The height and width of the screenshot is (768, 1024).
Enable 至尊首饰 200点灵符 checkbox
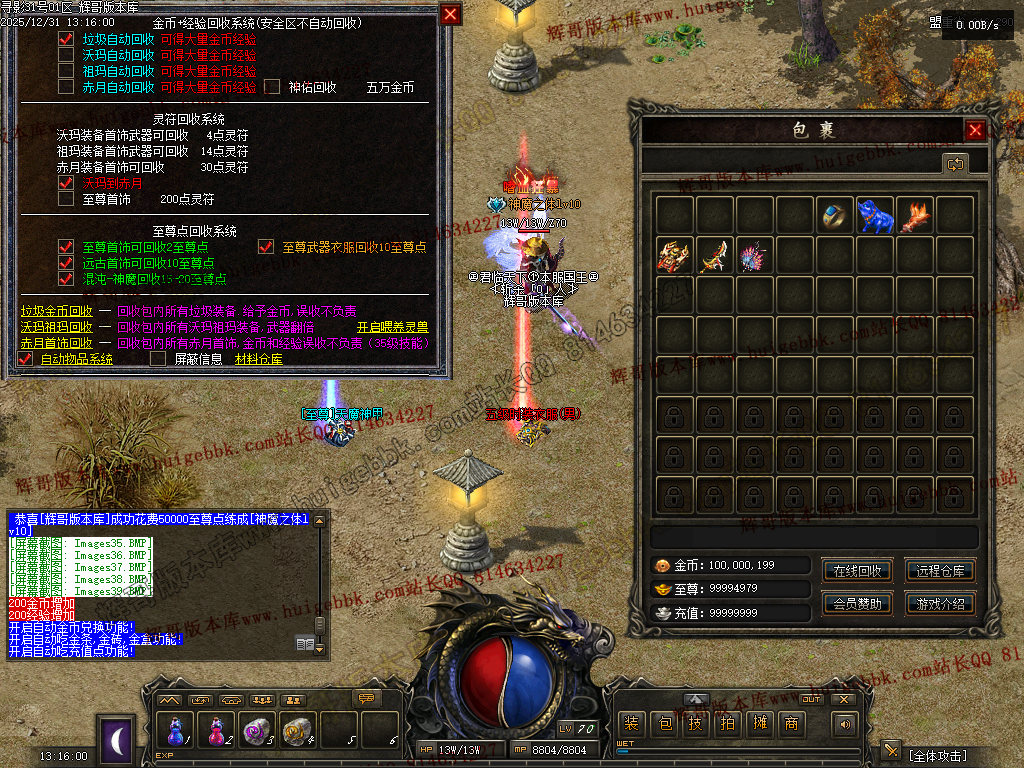click(66, 199)
